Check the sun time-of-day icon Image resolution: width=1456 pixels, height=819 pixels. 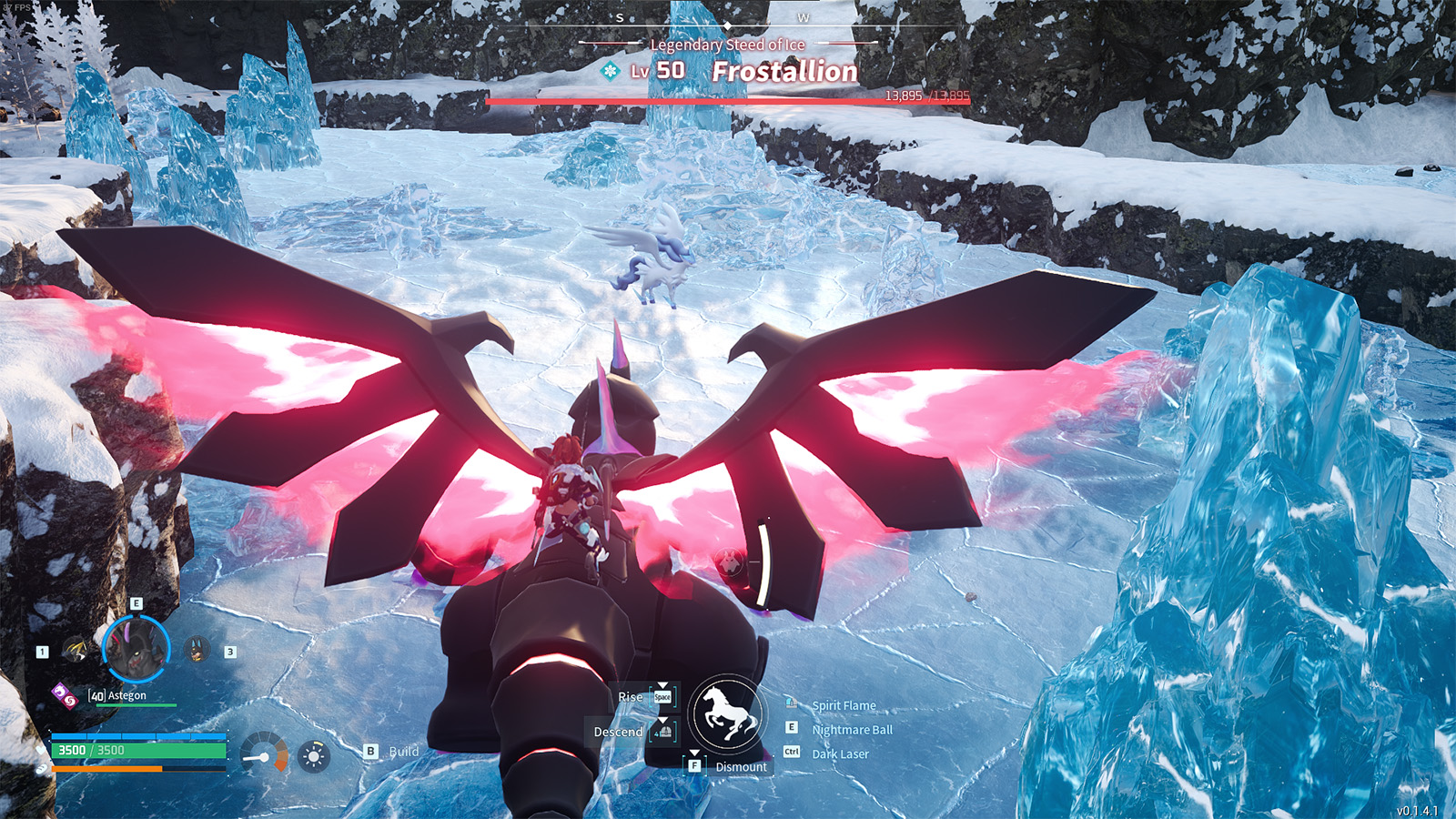pos(314,756)
